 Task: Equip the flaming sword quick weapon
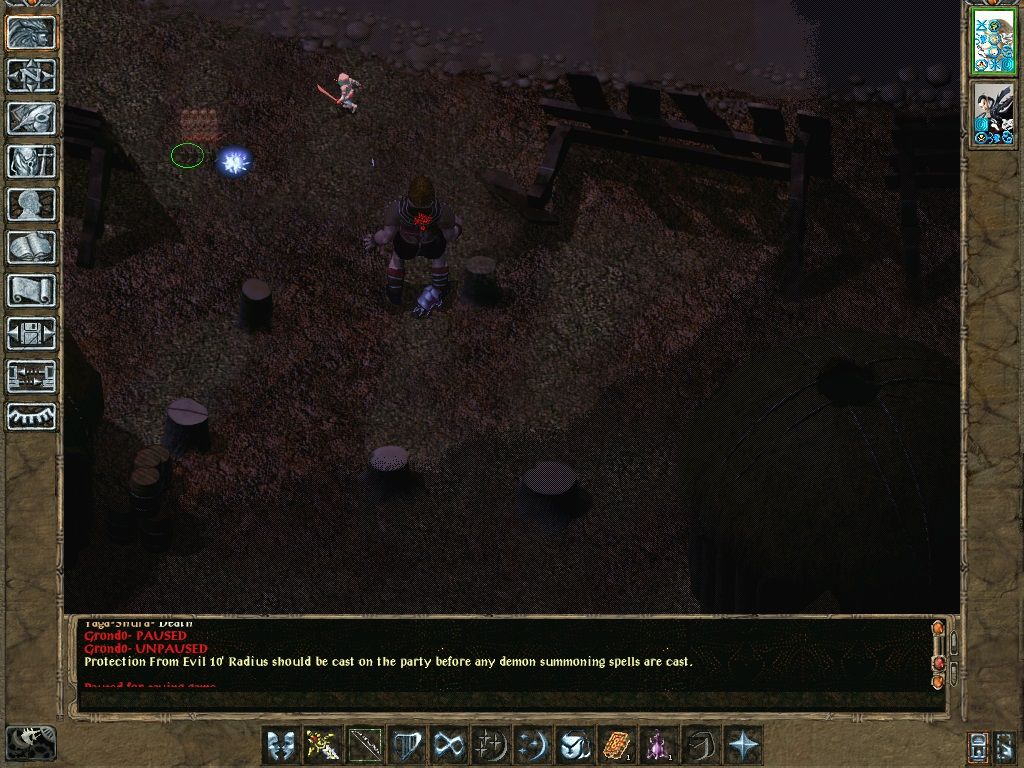[322, 745]
